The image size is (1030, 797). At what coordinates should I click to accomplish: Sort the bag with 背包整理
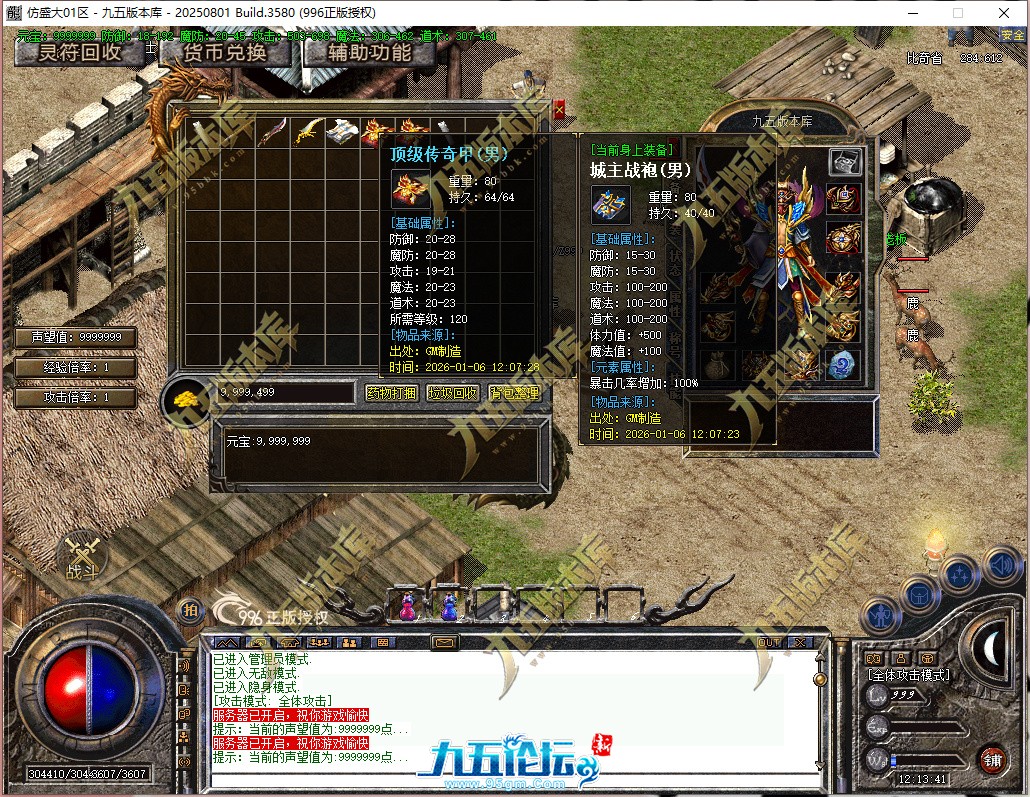pos(515,393)
